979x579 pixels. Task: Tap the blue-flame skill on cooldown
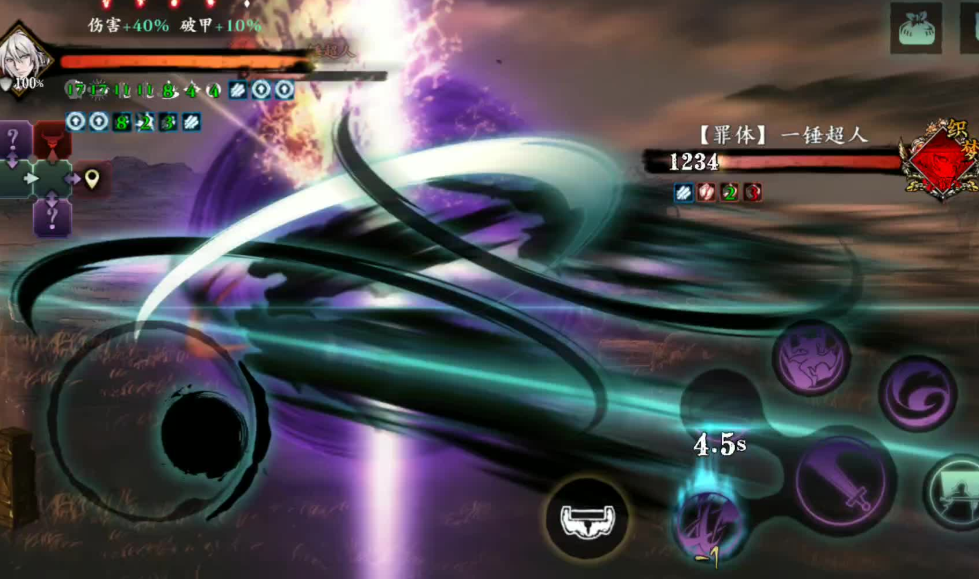tap(708, 517)
